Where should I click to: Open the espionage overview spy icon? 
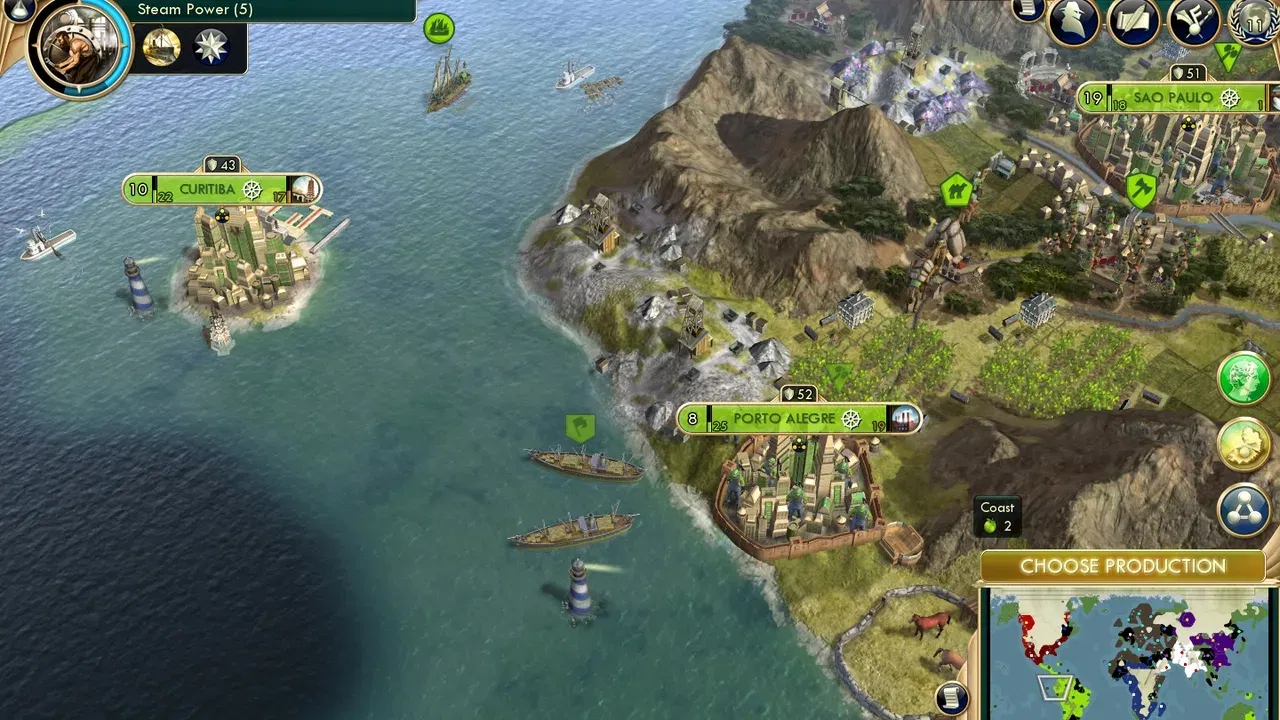point(1073,22)
